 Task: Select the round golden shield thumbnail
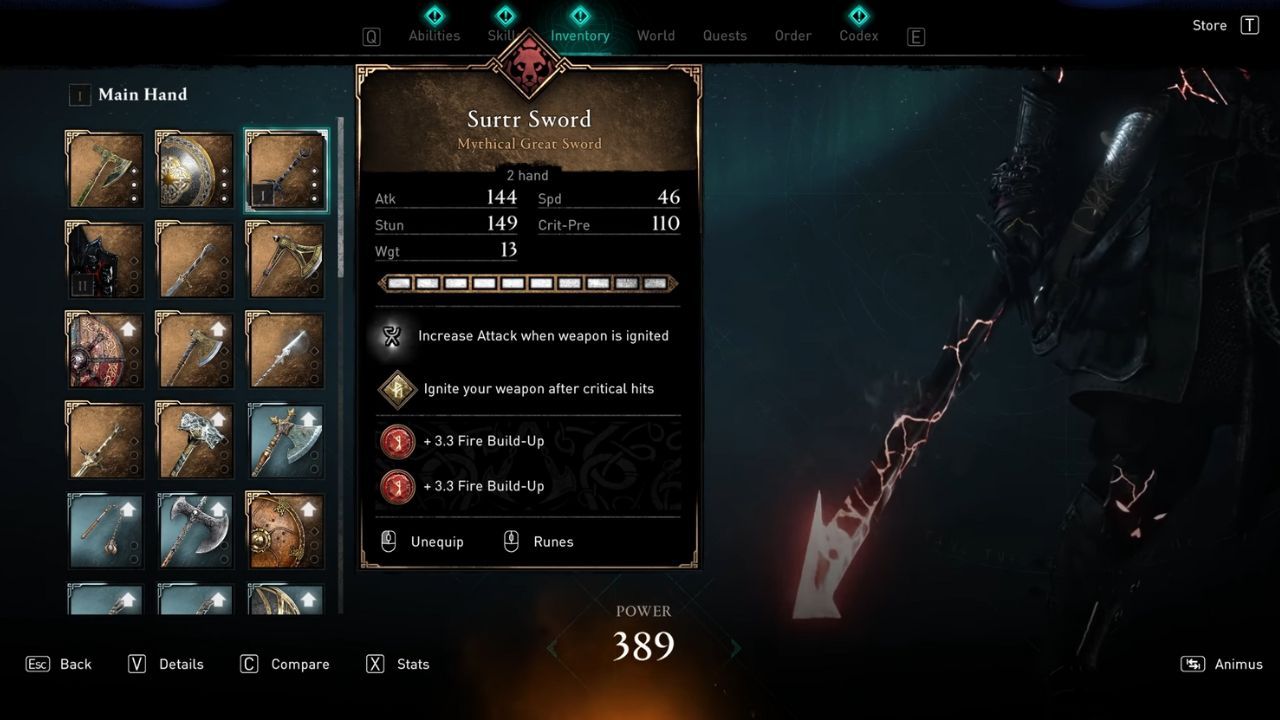[x=194, y=170]
